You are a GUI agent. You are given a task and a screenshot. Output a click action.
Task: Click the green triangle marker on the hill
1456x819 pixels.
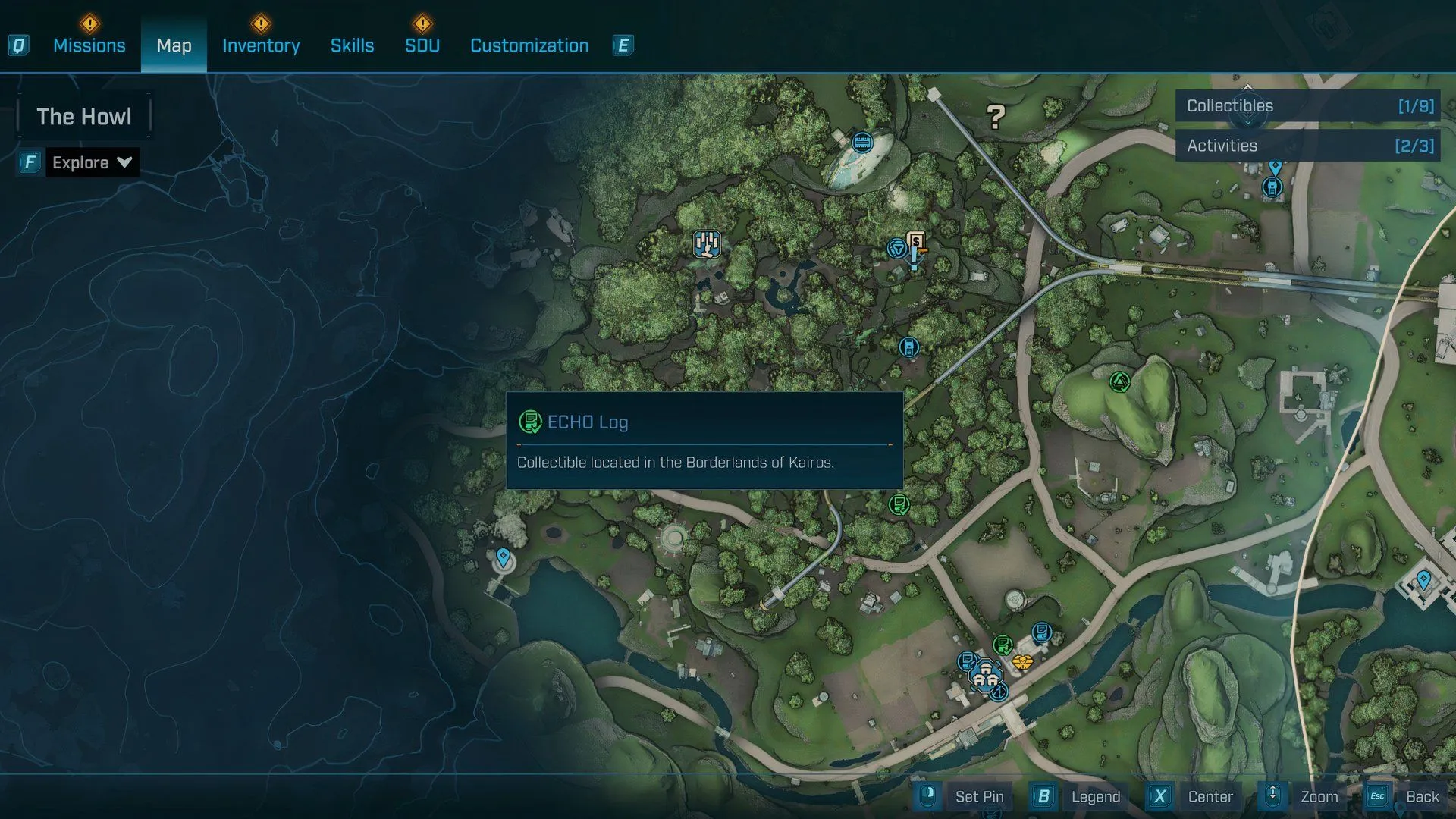coord(1119,381)
